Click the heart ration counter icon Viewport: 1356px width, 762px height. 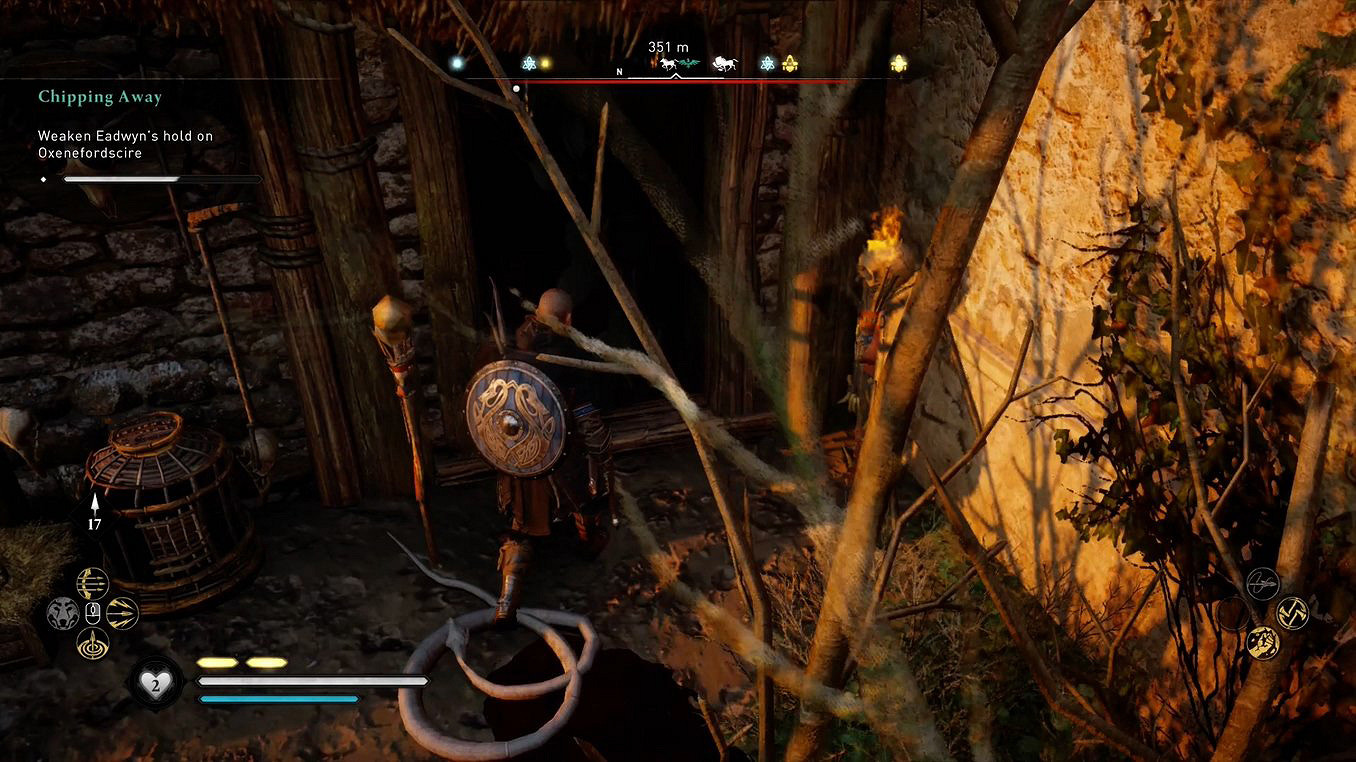point(156,683)
